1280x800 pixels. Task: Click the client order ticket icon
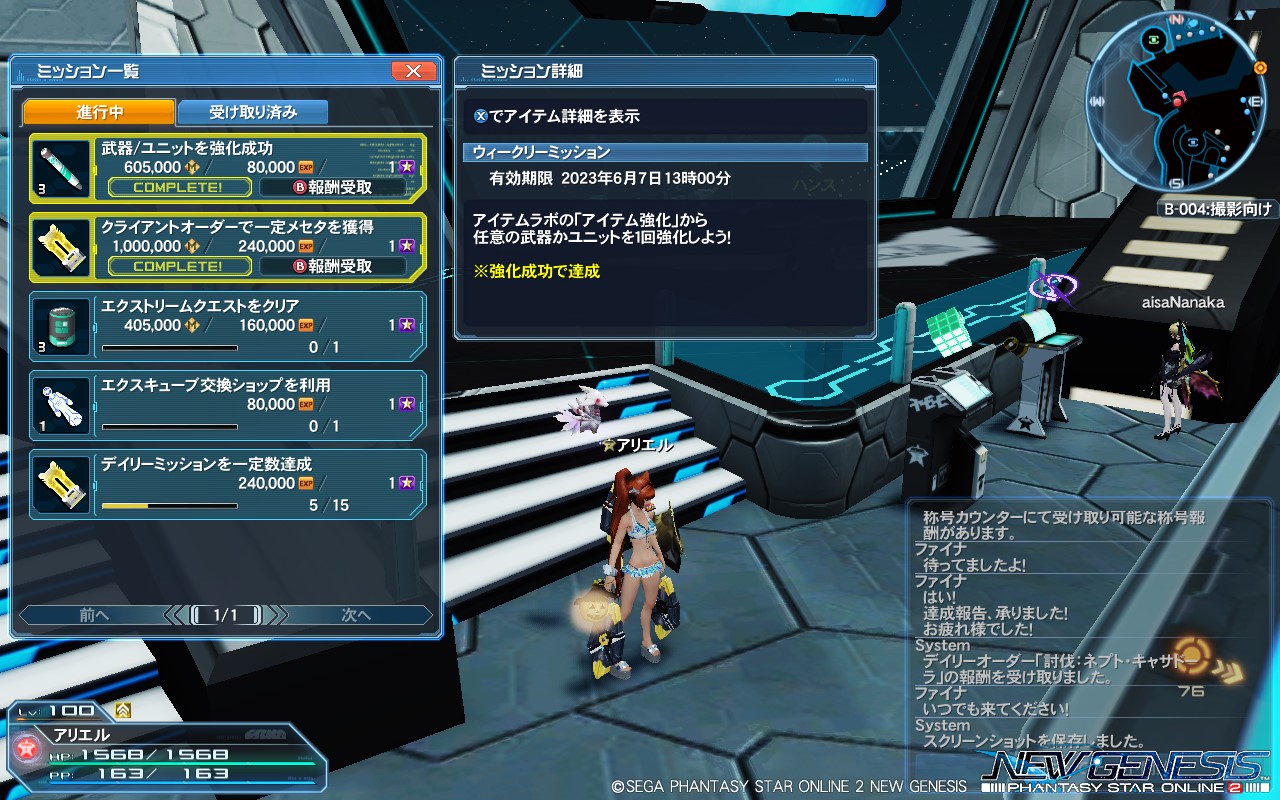click(x=60, y=244)
